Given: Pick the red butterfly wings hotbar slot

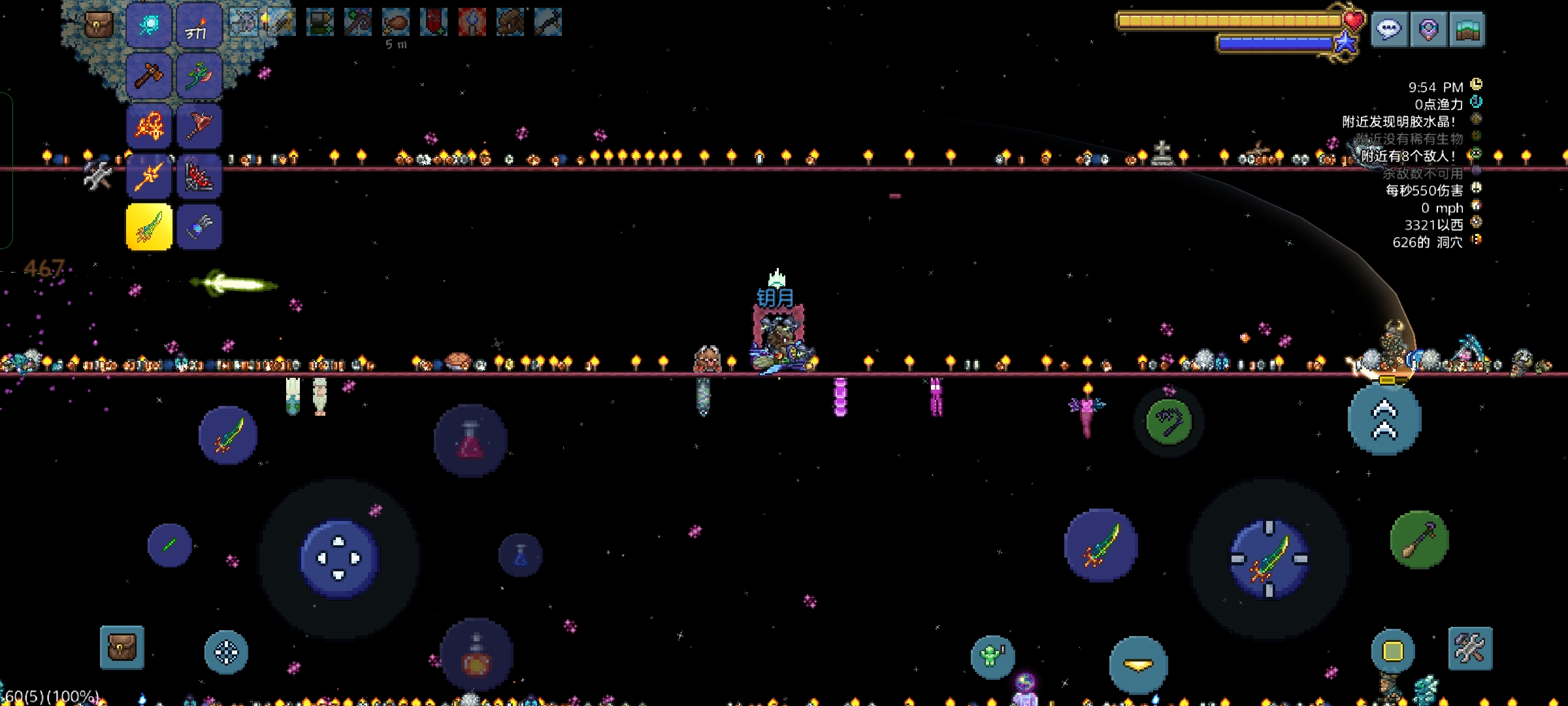Looking at the screenshot, I should (199, 176).
